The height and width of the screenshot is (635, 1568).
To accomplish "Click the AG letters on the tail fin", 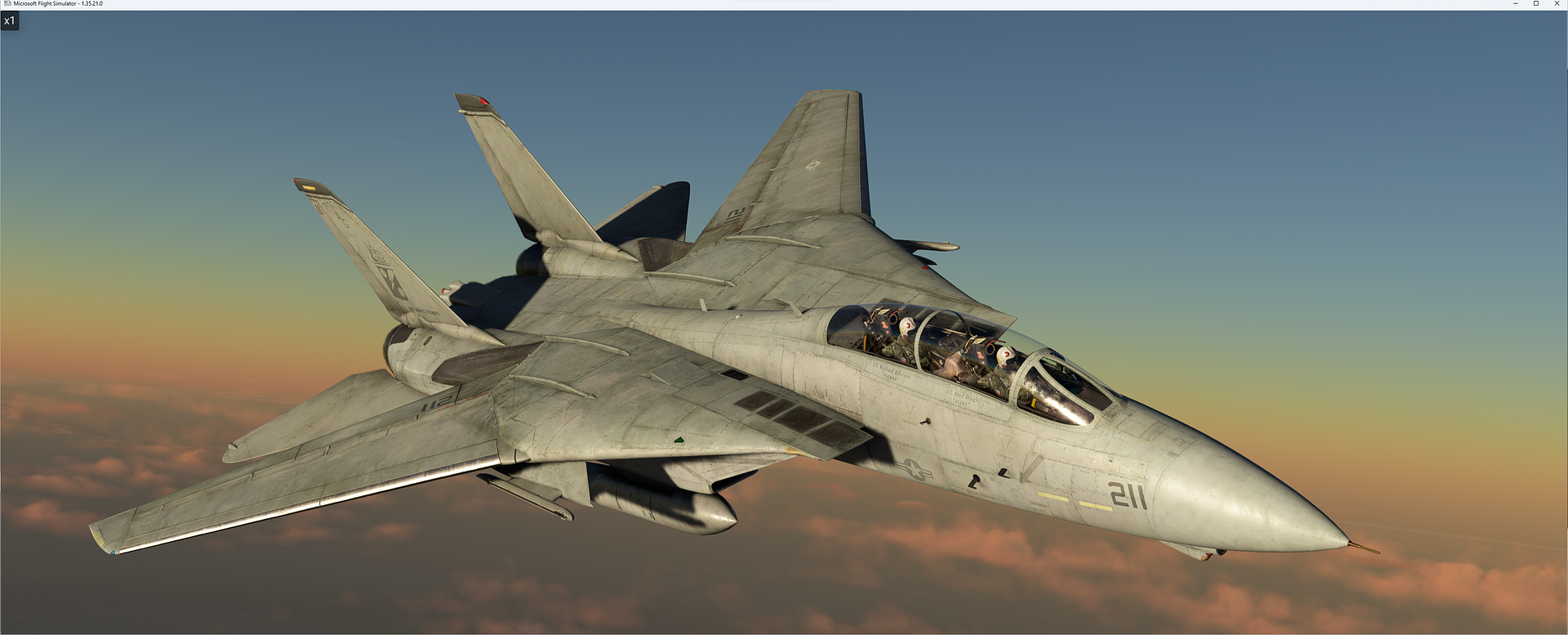I will tap(344, 219).
